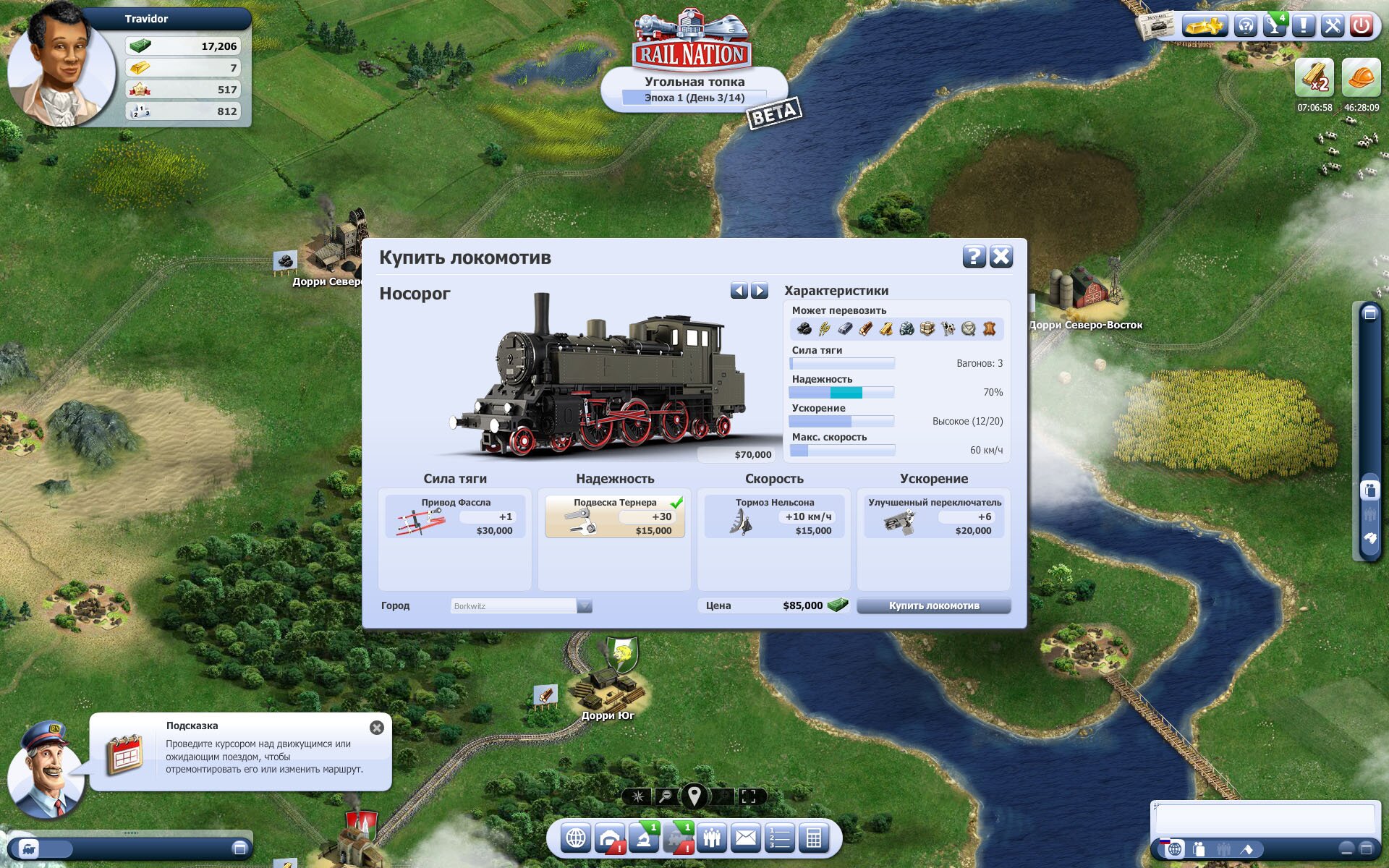Click the "Купить локомотив" buy button

[933, 606]
